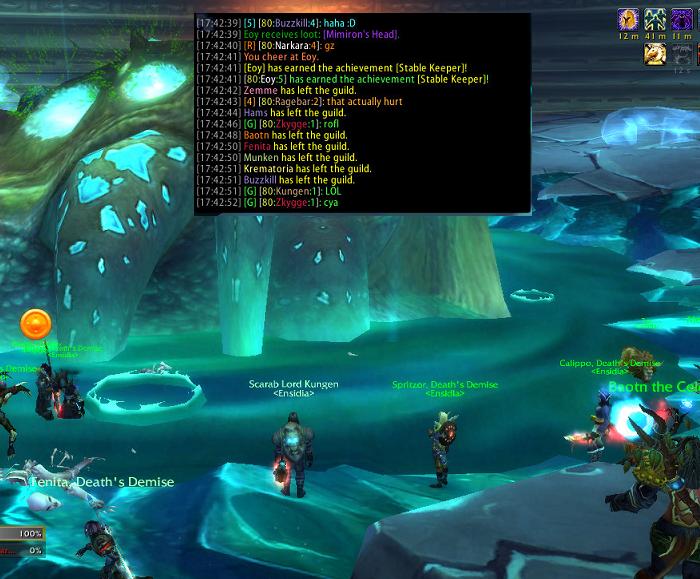Screen dimensions: 700x579
Task: Select Munken's name in the chat log
Action: [261, 158]
